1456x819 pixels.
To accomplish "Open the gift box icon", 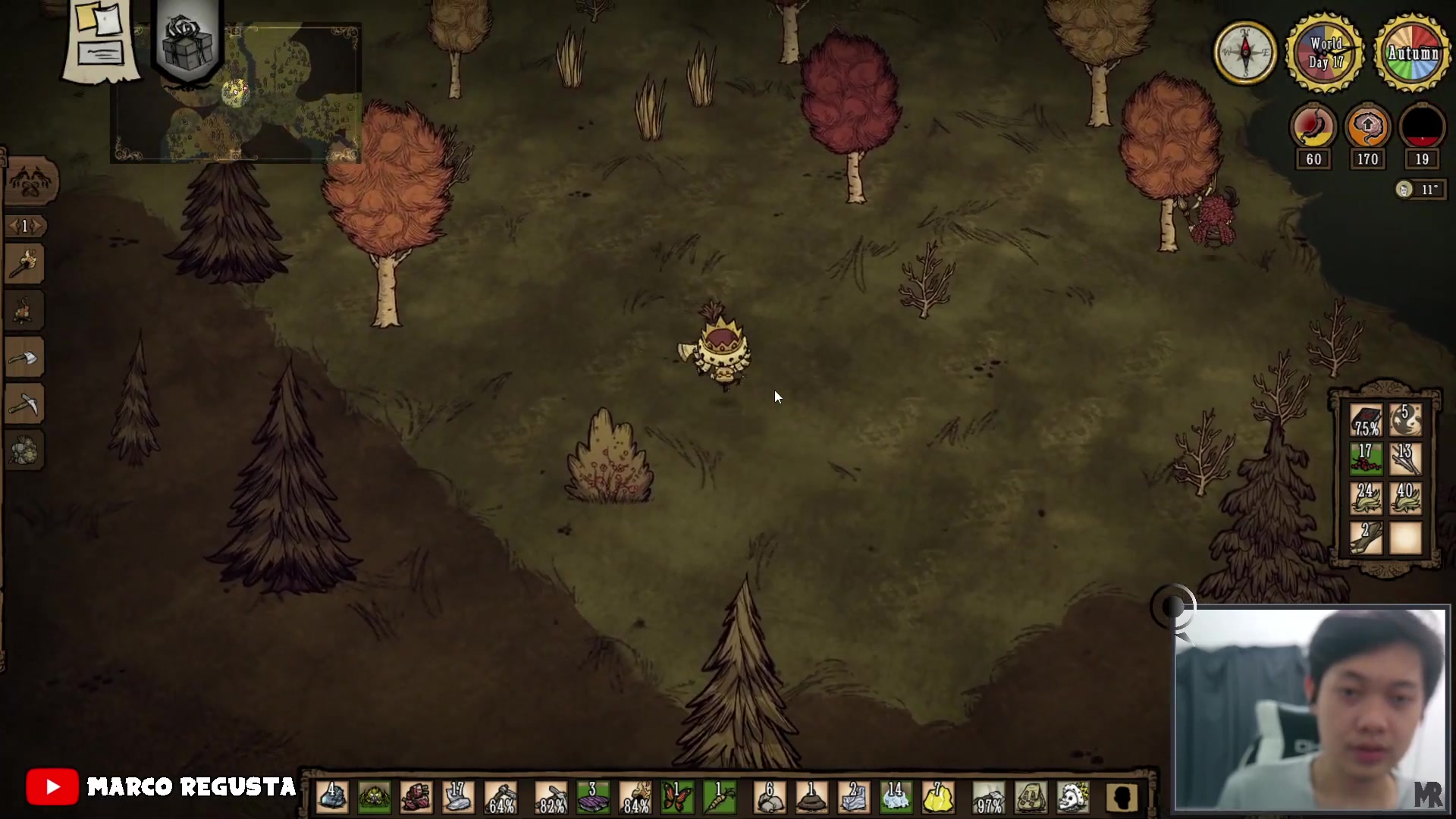I will click(187, 39).
